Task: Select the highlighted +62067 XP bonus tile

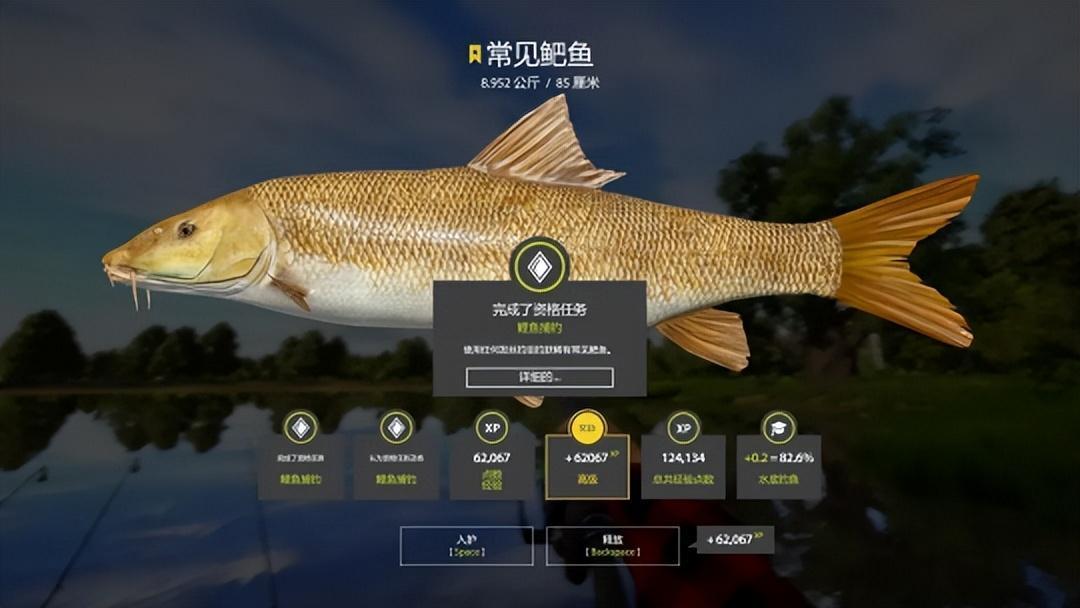Action: click(x=587, y=465)
